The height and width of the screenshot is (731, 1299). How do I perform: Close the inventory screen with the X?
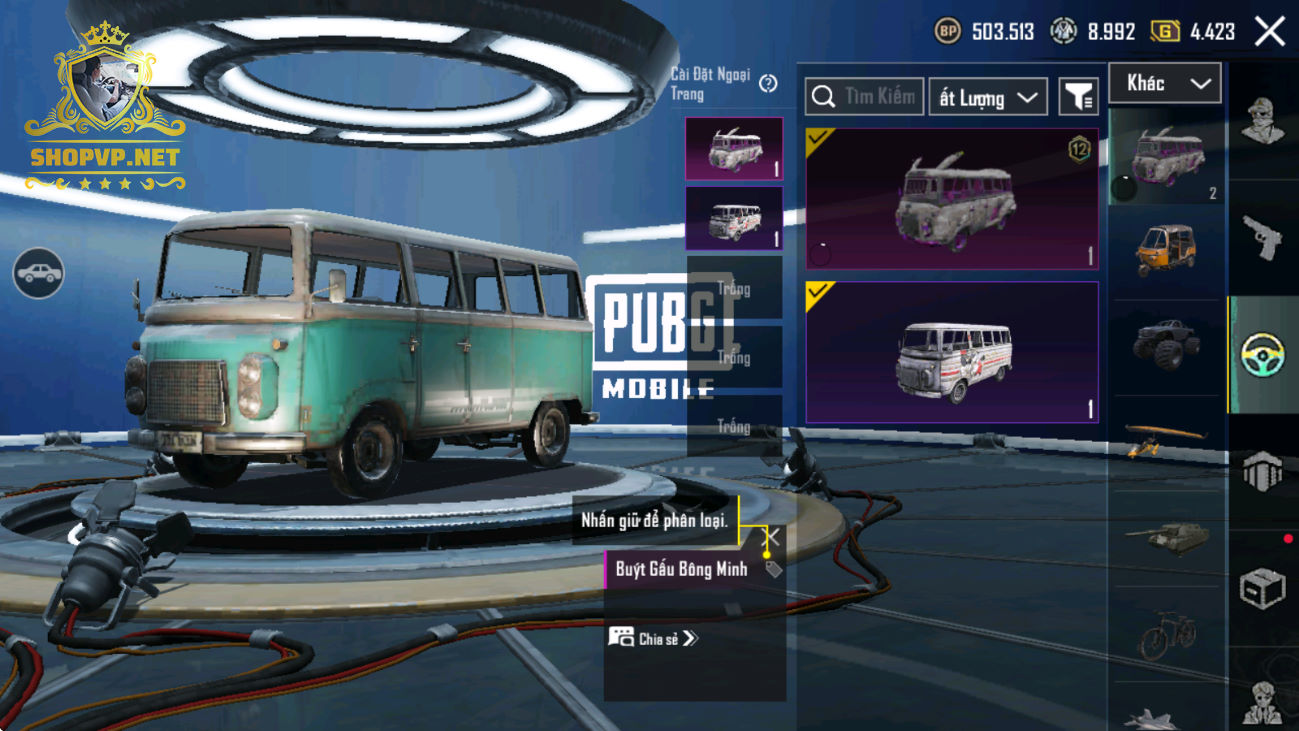point(1270,31)
